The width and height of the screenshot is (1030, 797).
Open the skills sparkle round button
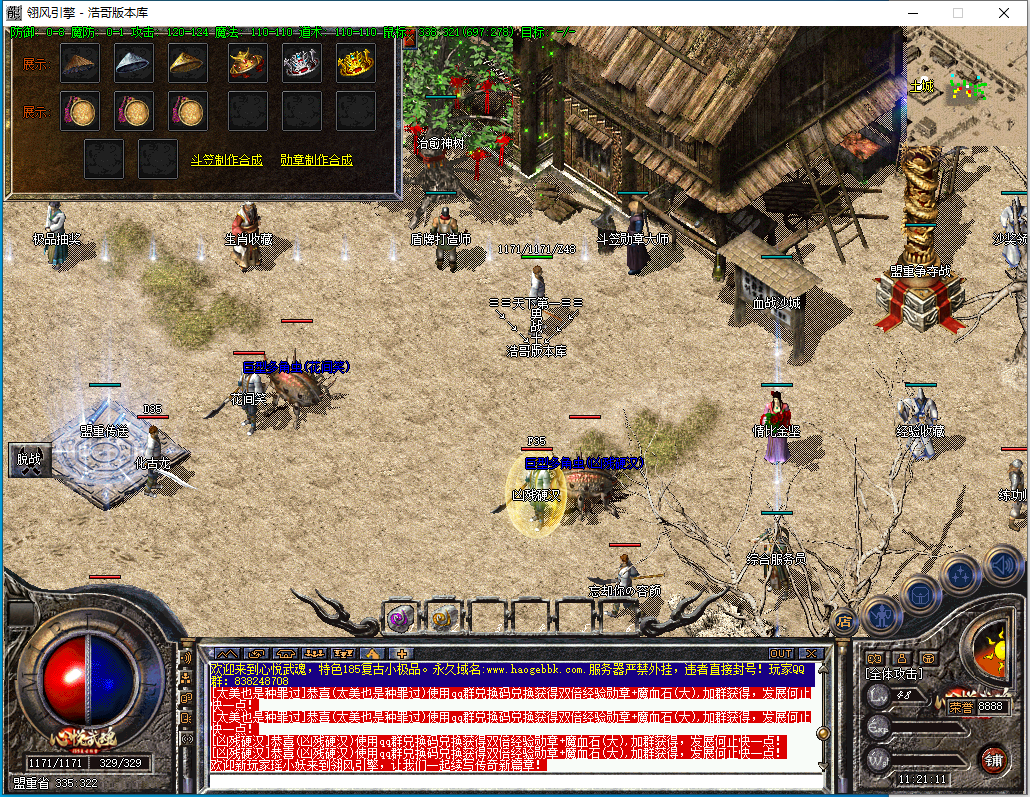pyautogui.click(x=961, y=575)
